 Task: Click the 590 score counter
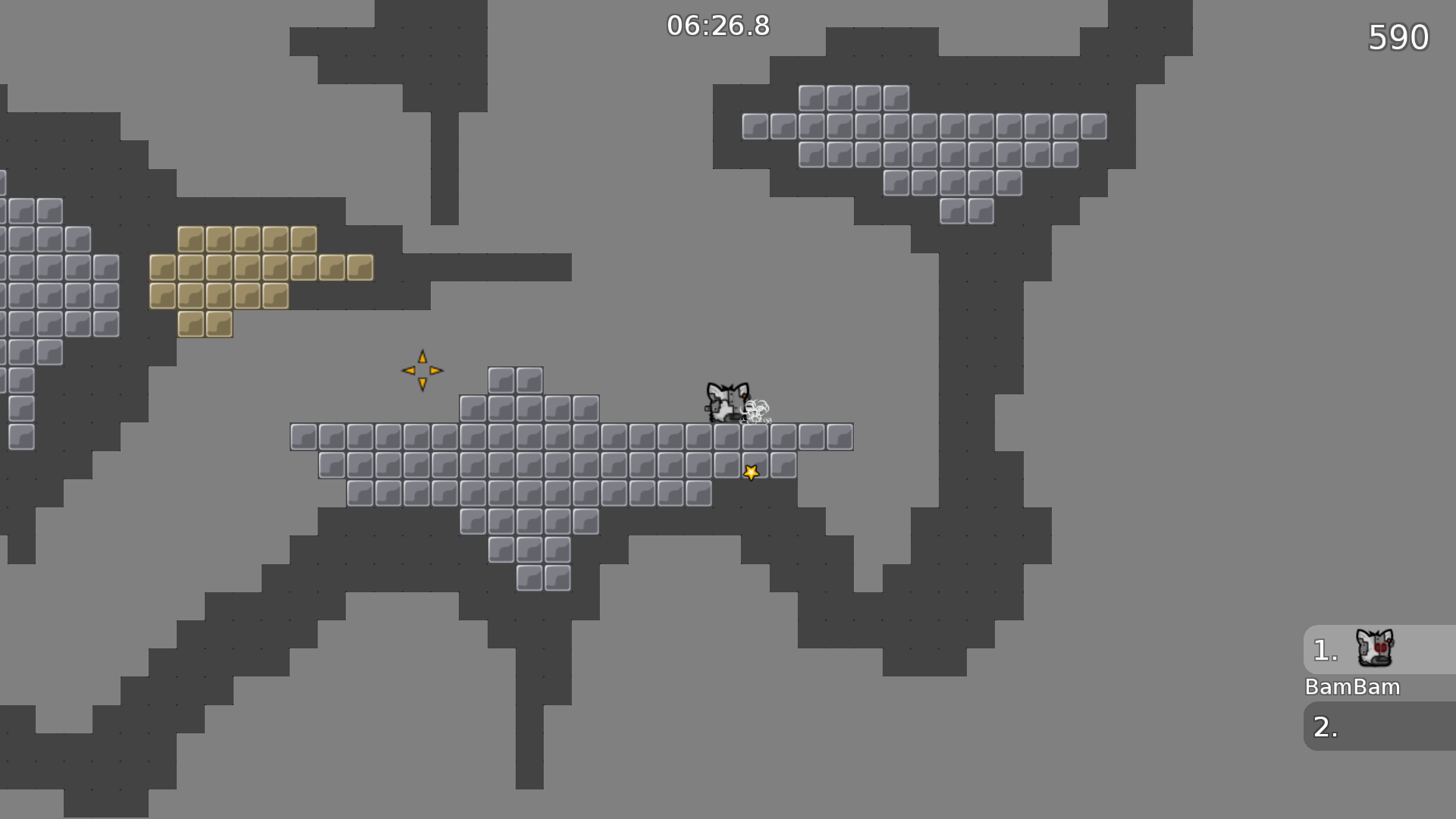click(1399, 36)
